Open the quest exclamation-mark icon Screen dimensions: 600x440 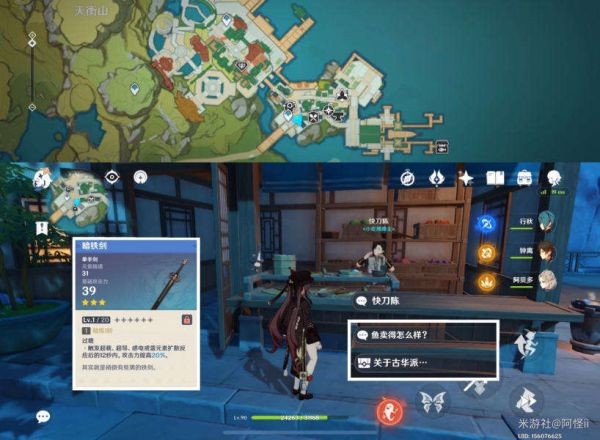[x=42, y=228]
